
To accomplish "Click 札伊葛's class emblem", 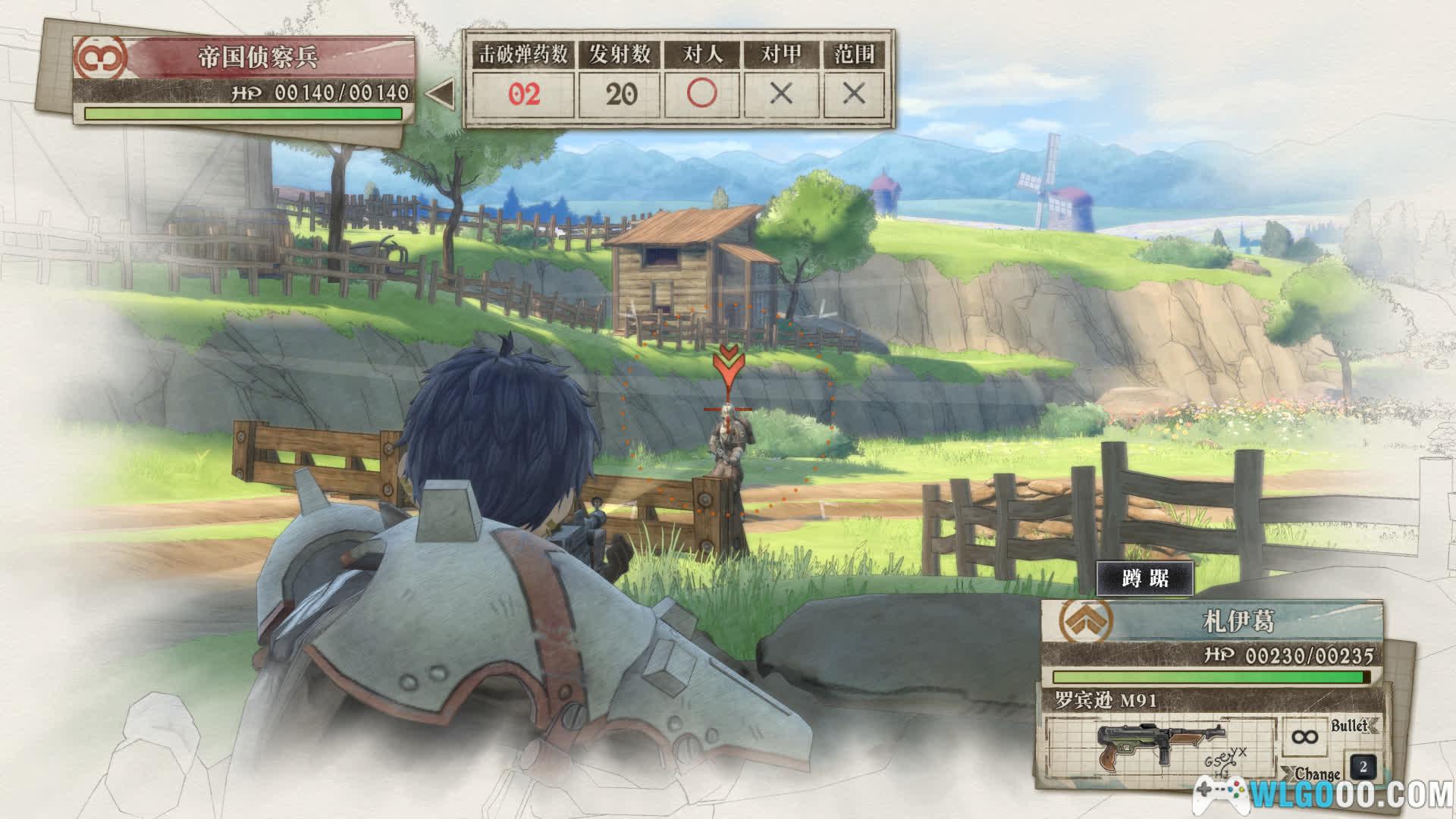I will [x=1087, y=620].
